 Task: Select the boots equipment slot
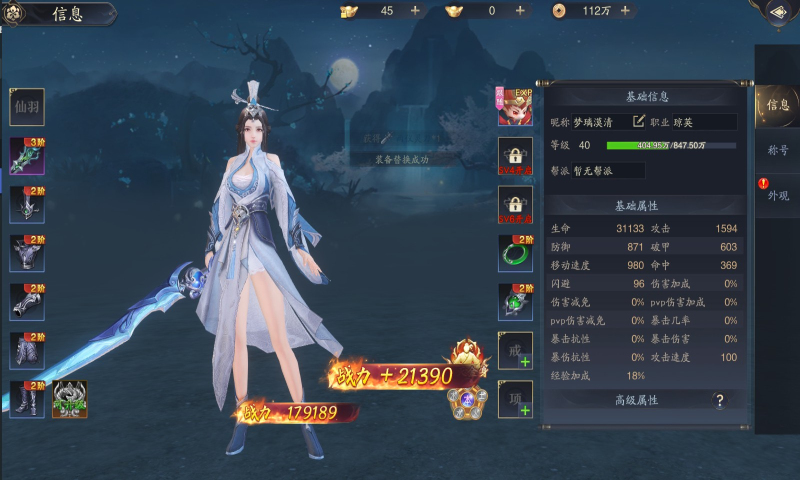coord(27,399)
